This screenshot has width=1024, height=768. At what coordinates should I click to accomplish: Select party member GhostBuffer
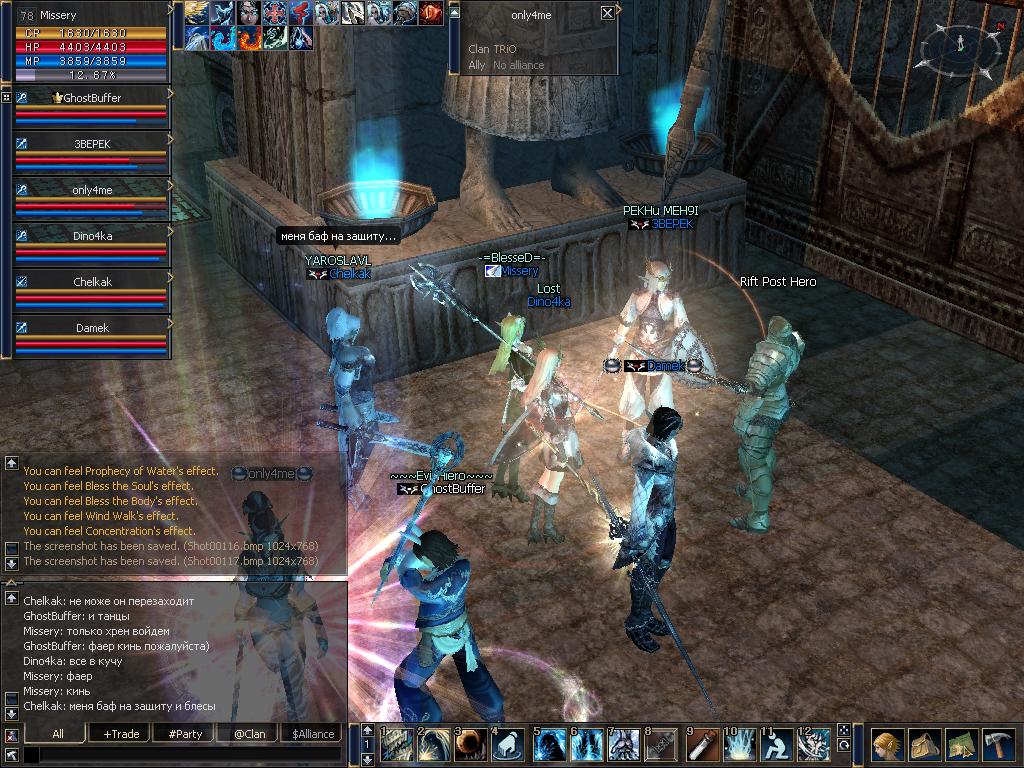point(92,98)
